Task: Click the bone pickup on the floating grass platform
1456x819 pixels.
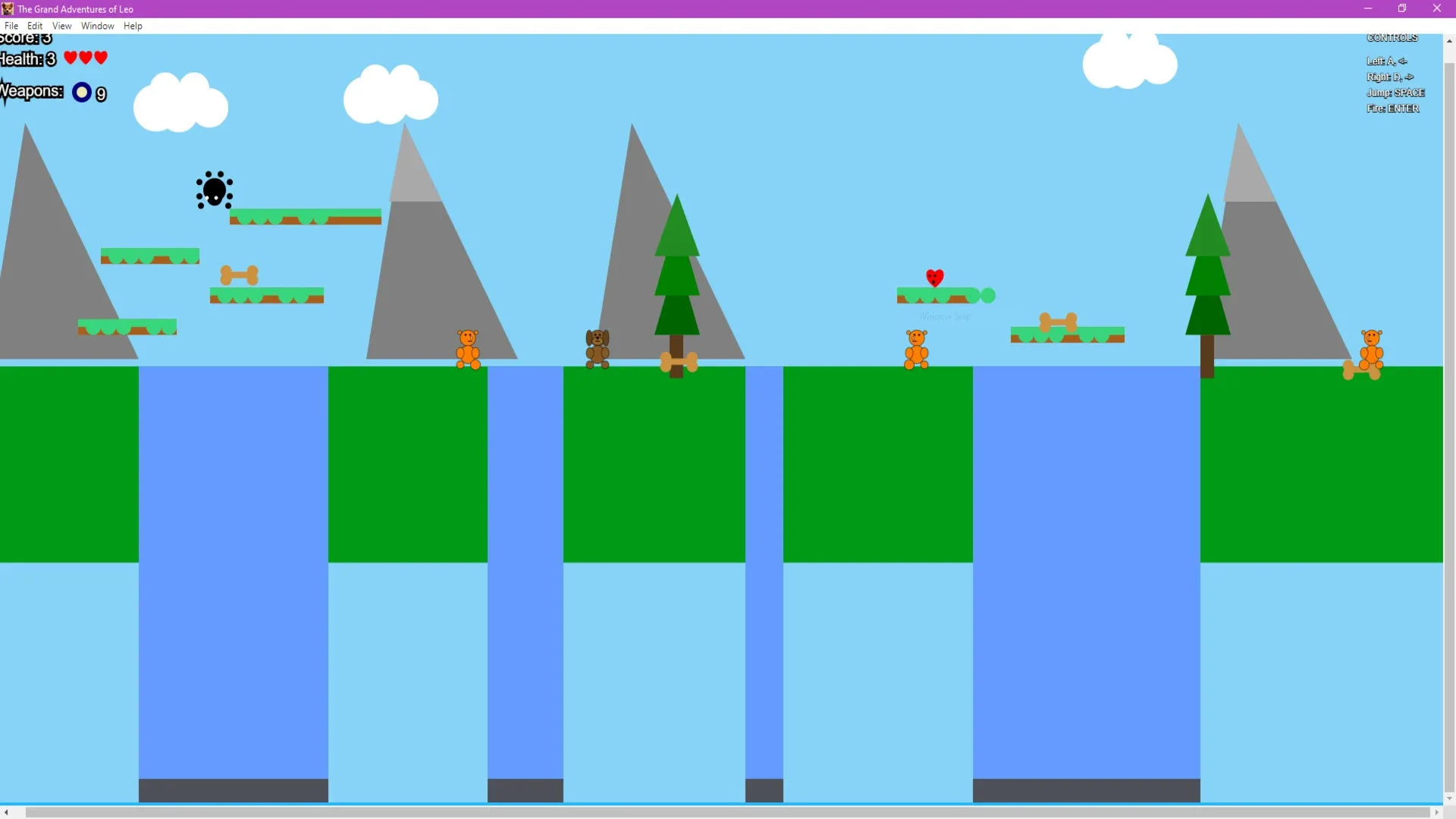Action: click(x=240, y=273)
